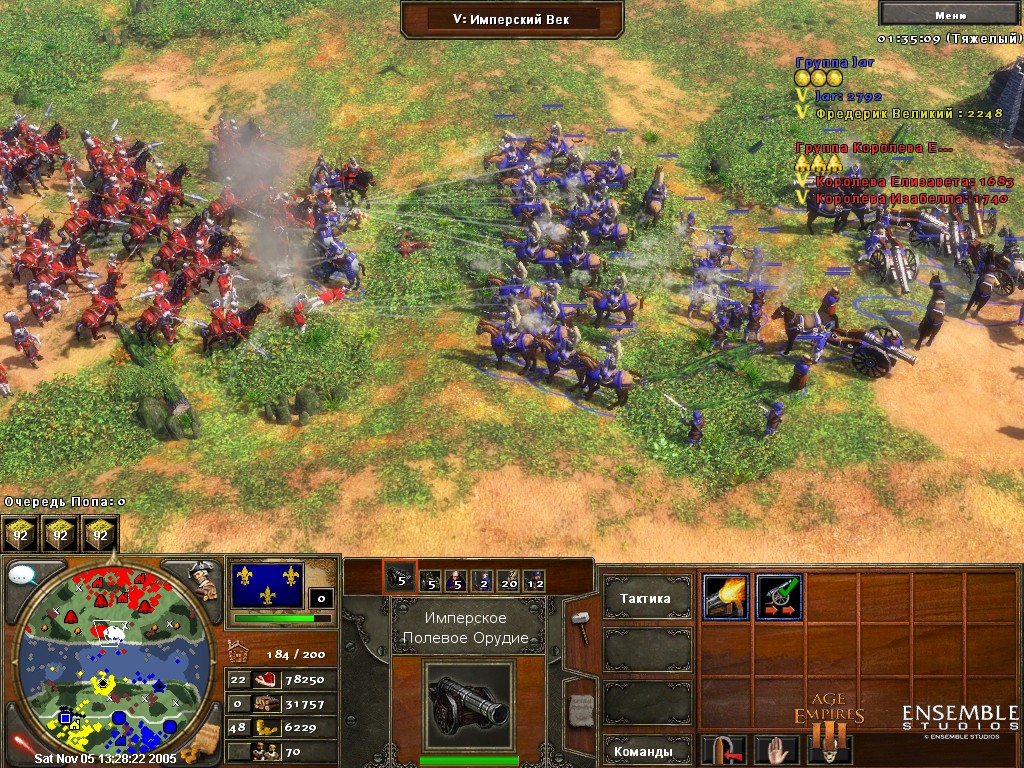Click the red return-arrow command button

pyautogui.click(x=725, y=750)
